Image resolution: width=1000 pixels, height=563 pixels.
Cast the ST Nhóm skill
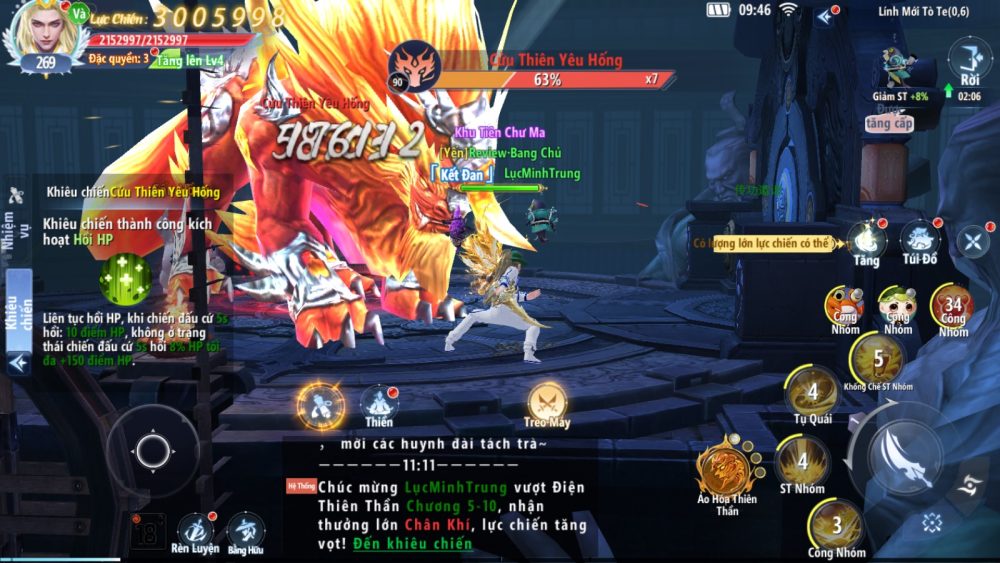[x=802, y=463]
